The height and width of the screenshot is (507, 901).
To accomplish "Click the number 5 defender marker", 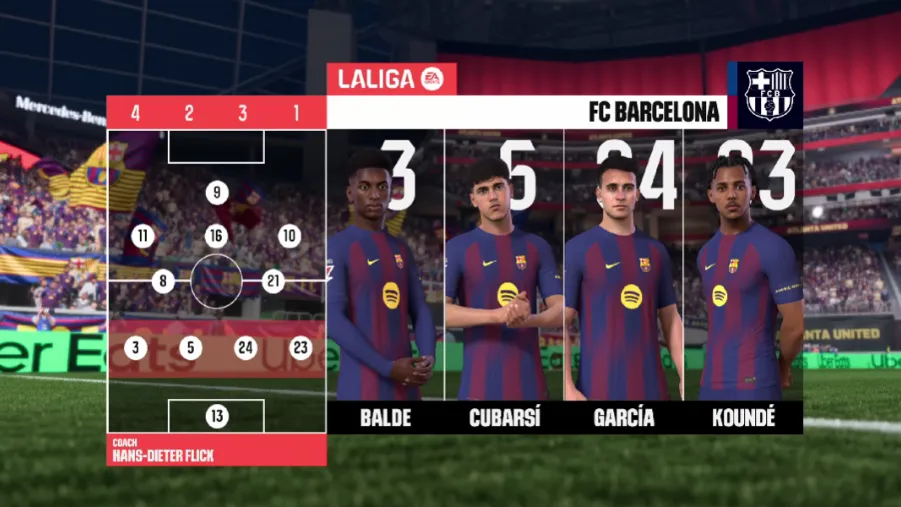I will click(x=191, y=348).
